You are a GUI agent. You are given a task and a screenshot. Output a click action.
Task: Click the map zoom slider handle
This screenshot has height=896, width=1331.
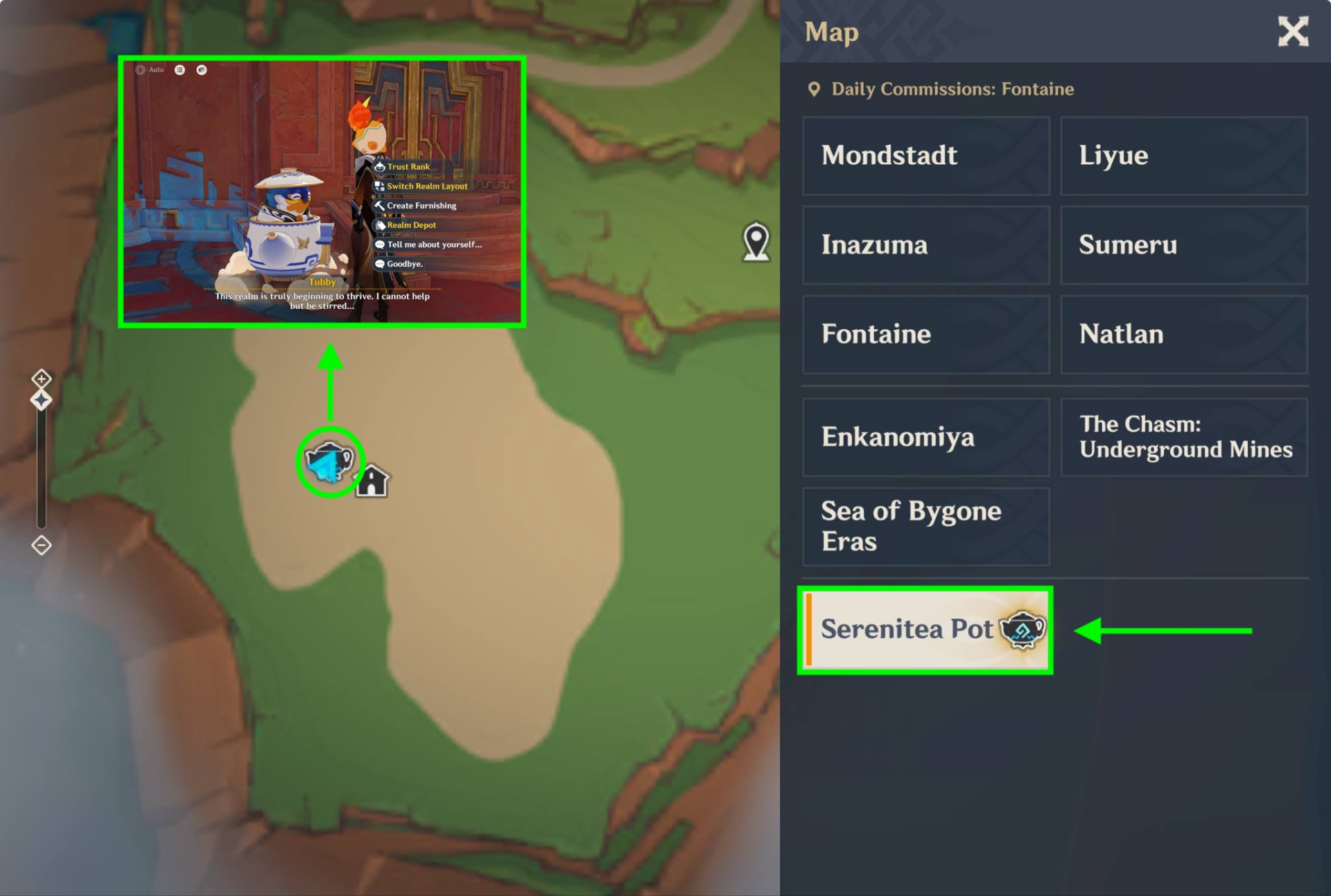[42, 400]
